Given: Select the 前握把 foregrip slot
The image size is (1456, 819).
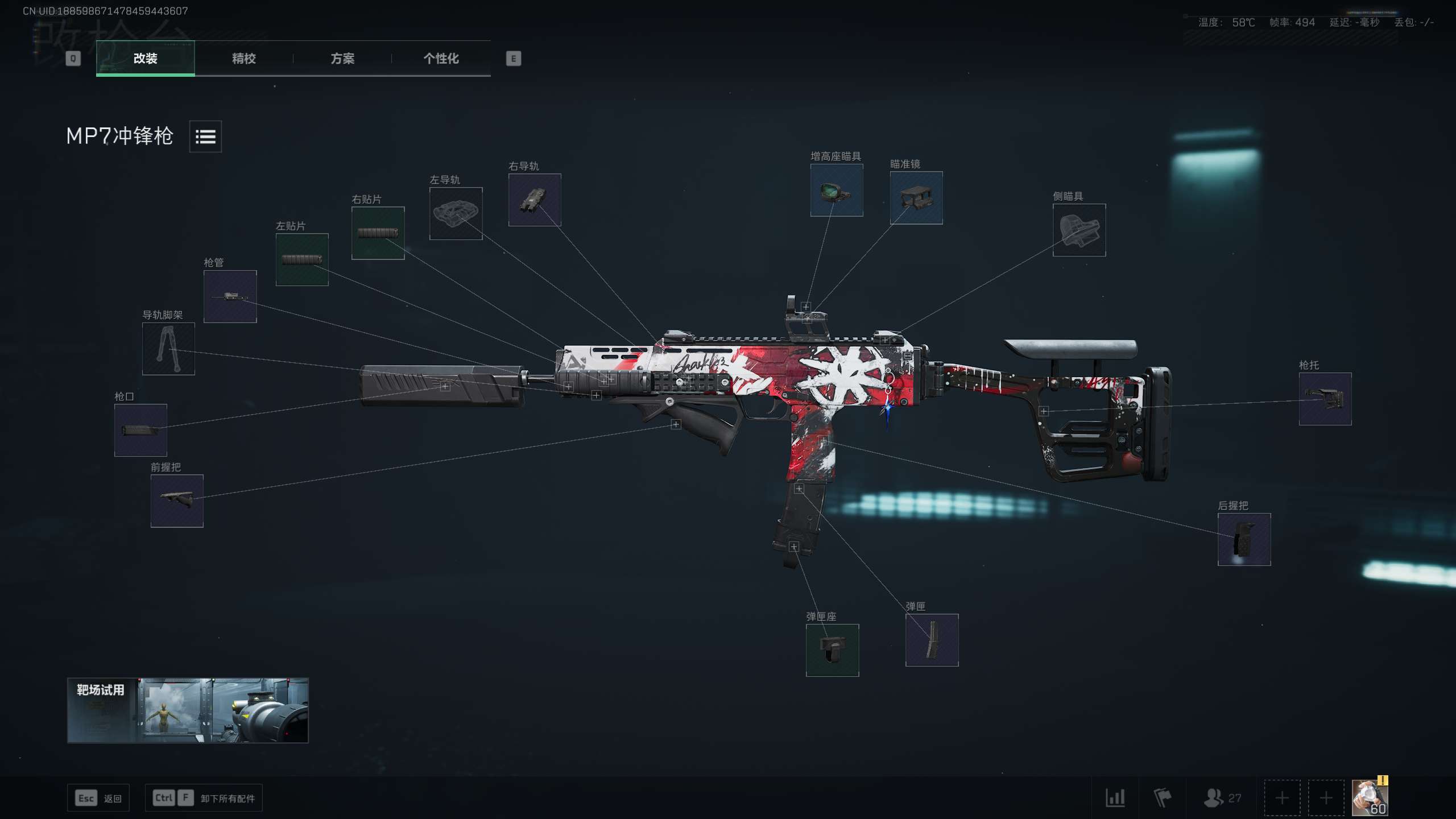Looking at the screenshot, I should tap(177, 500).
